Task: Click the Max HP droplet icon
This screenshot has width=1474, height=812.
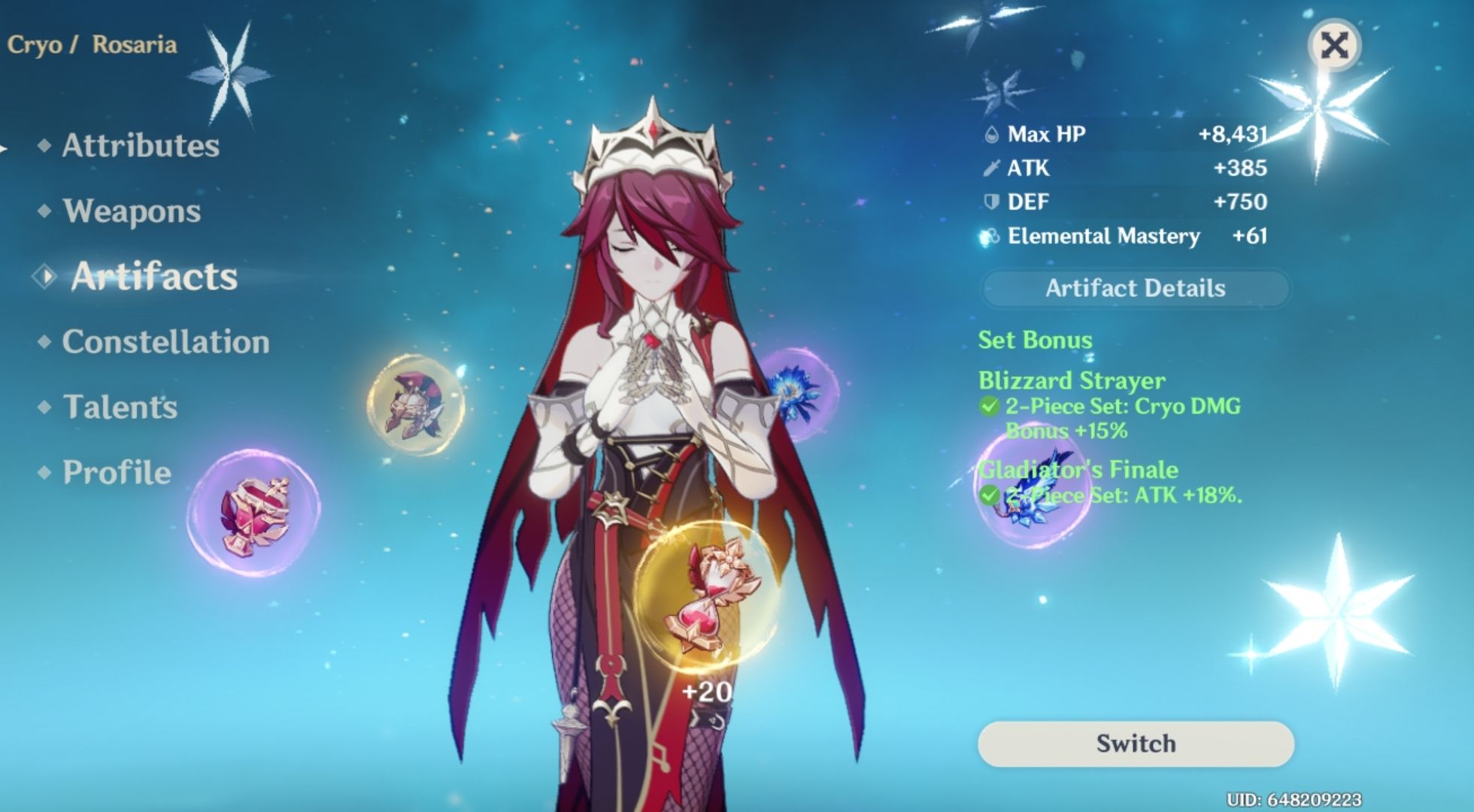Action: (x=993, y=134)
